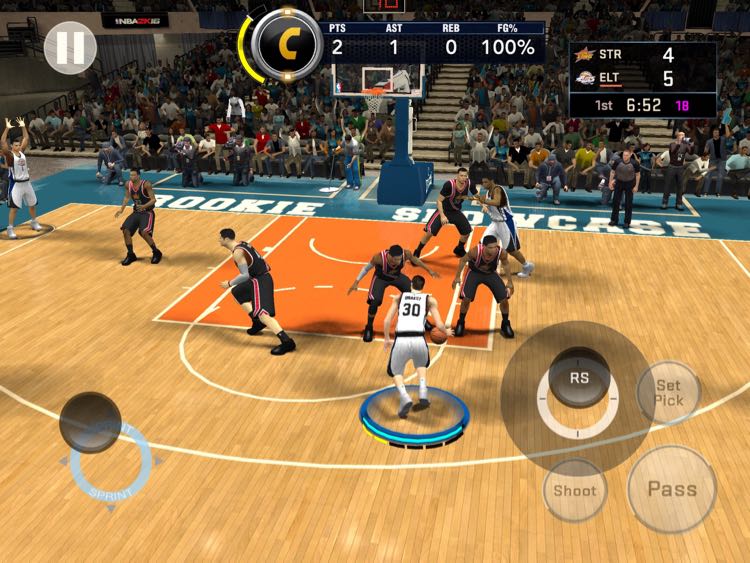This screenshot has width=750, height=563.
Task: Tap the Pass button
Action: point(671,489)
